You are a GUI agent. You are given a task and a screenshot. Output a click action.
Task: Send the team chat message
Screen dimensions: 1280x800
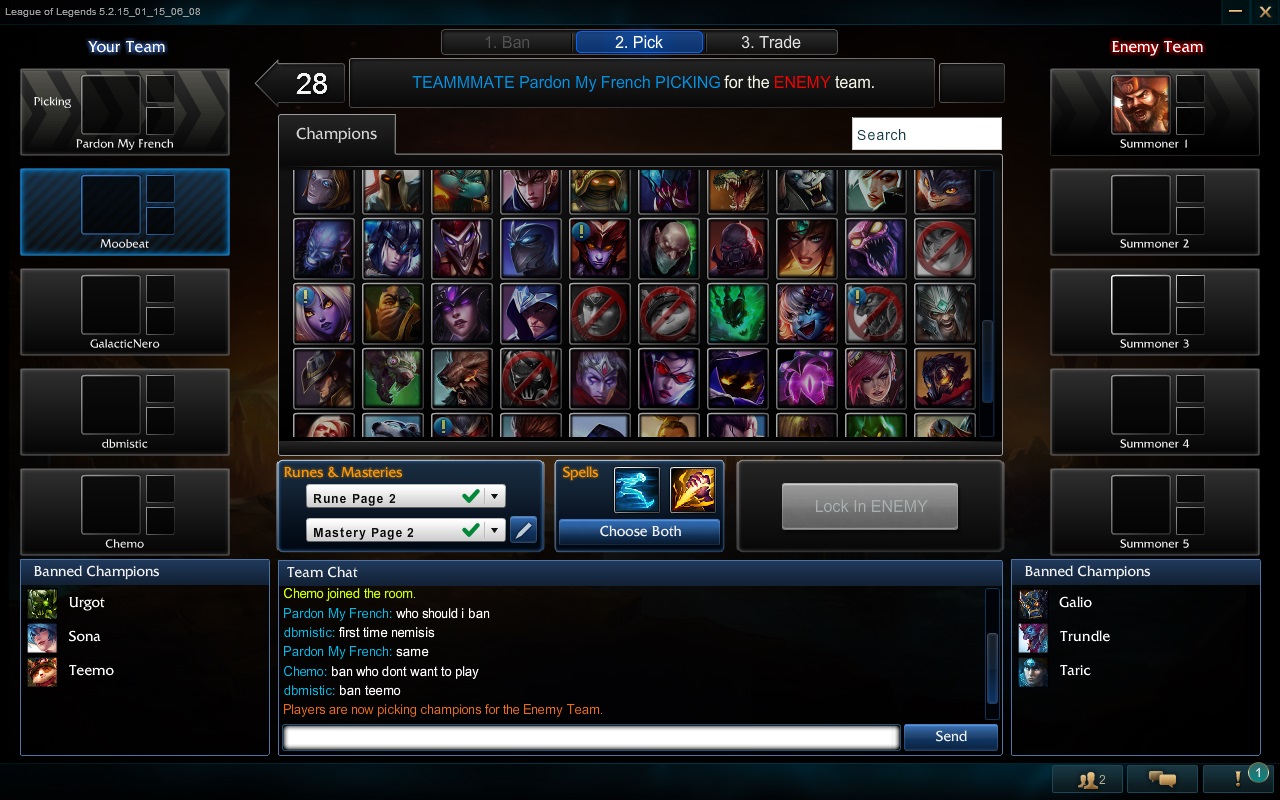pyautogui.click(x=950, y=737)
